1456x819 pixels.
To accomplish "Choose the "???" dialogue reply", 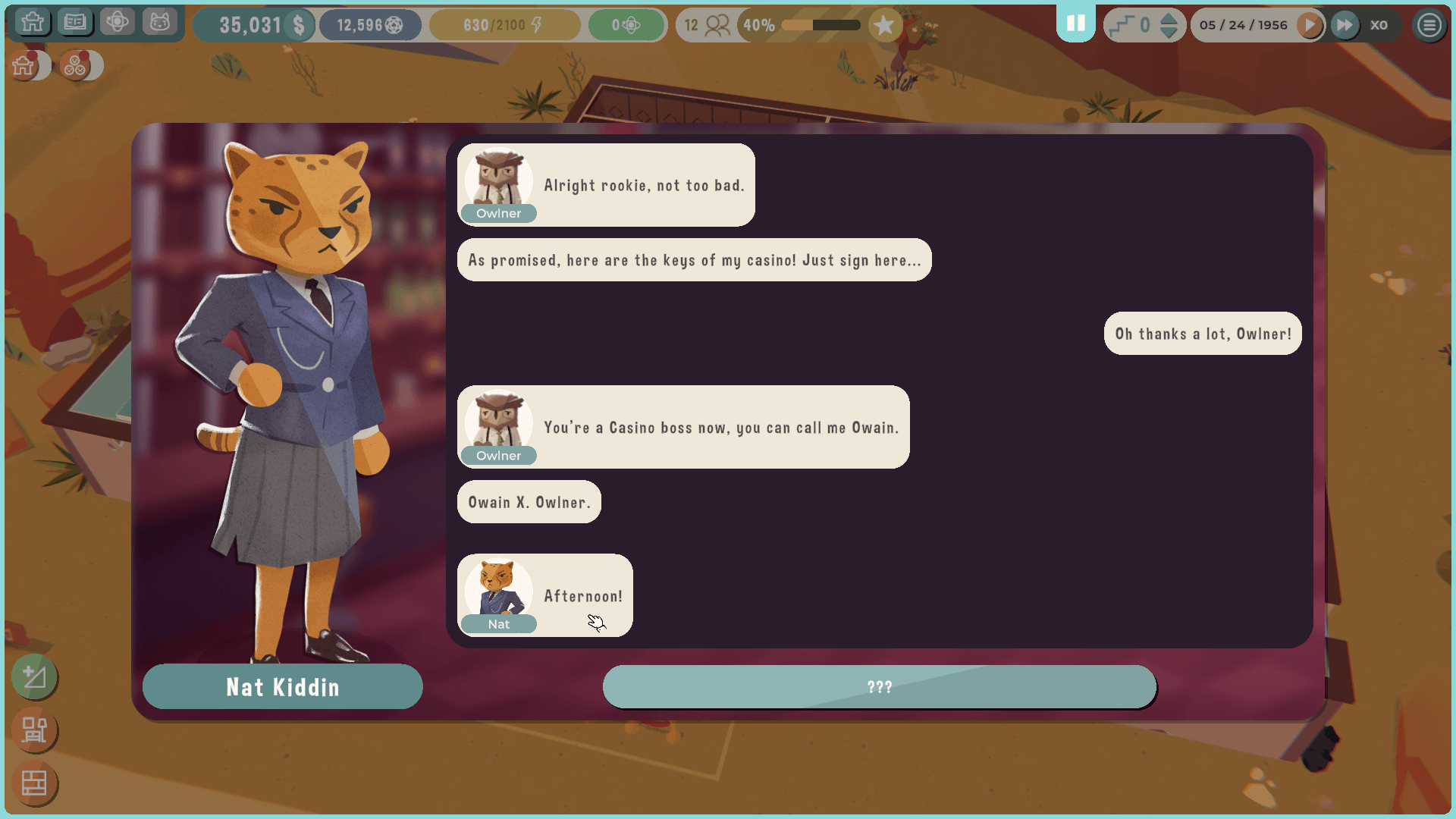I will tap(879, 687).
